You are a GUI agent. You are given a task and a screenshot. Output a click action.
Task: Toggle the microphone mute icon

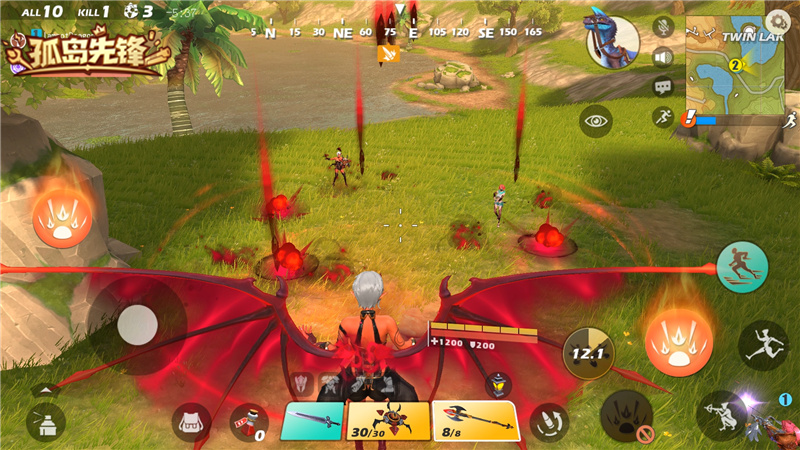coord(663,26)
